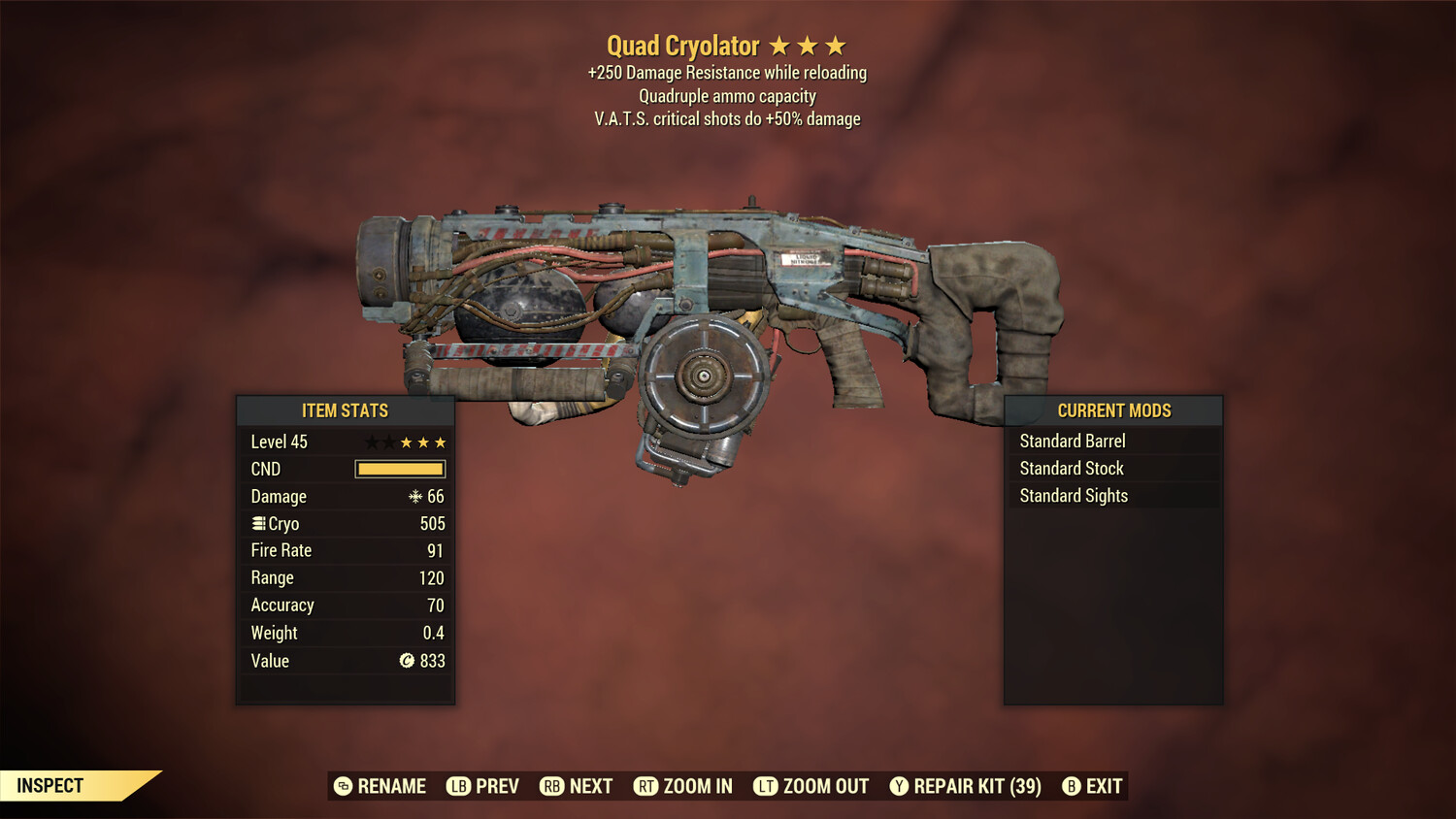Click the ammo icon beside the Cryo stat
Screen dimensions: 1456x819
[x=258, y=523]
